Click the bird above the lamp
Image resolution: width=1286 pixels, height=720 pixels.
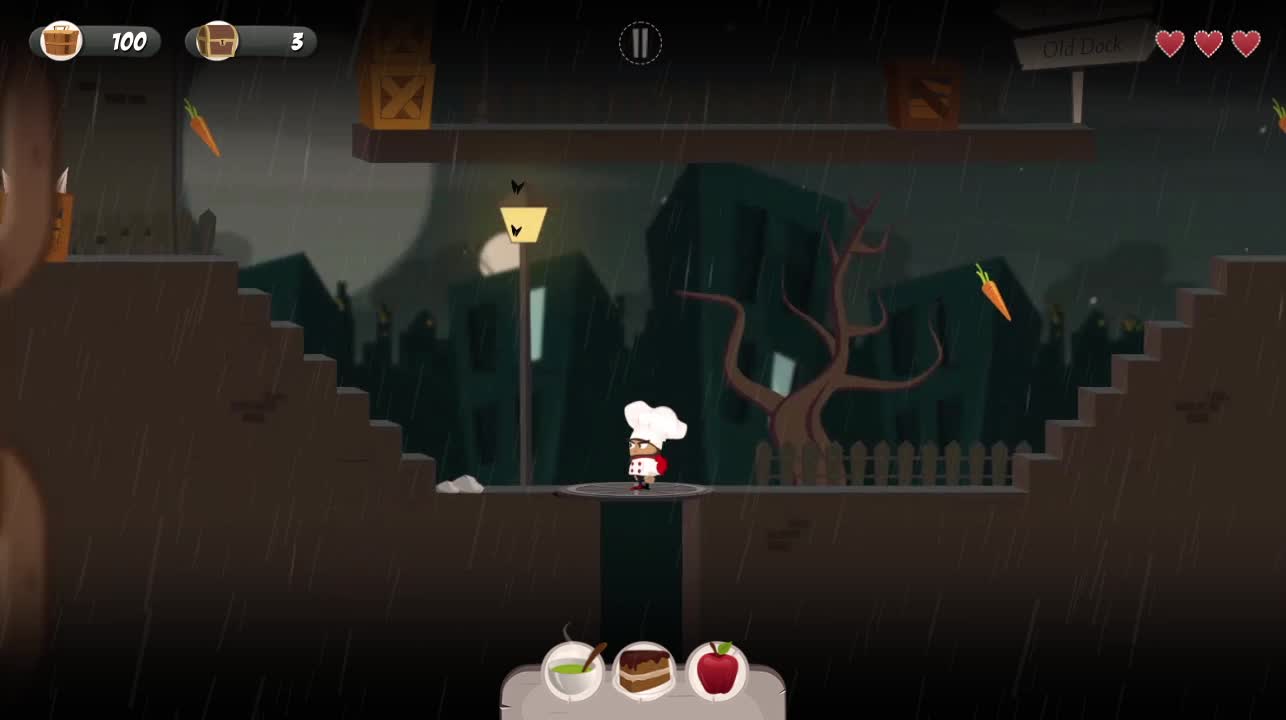(516, 186)
